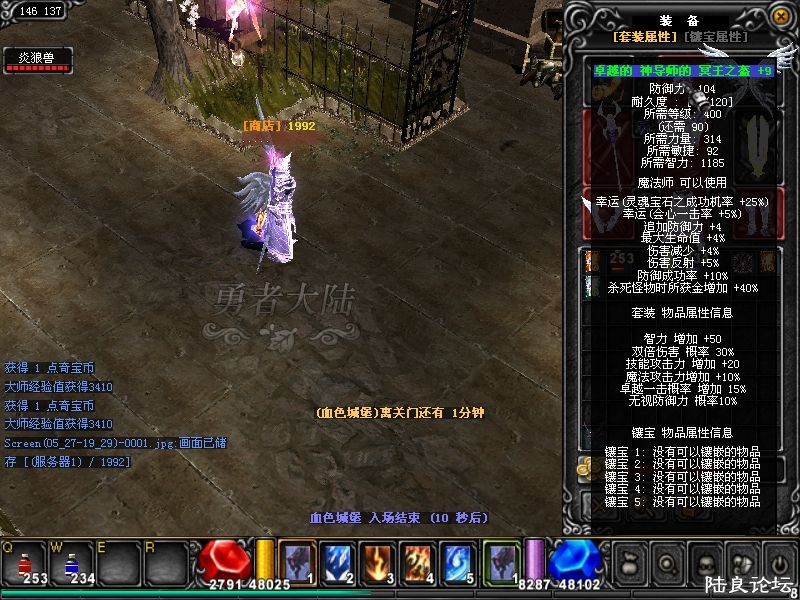Switch to the 套装属性 tab
Viewport: 800px width, 600px height.
coord(645,36)
